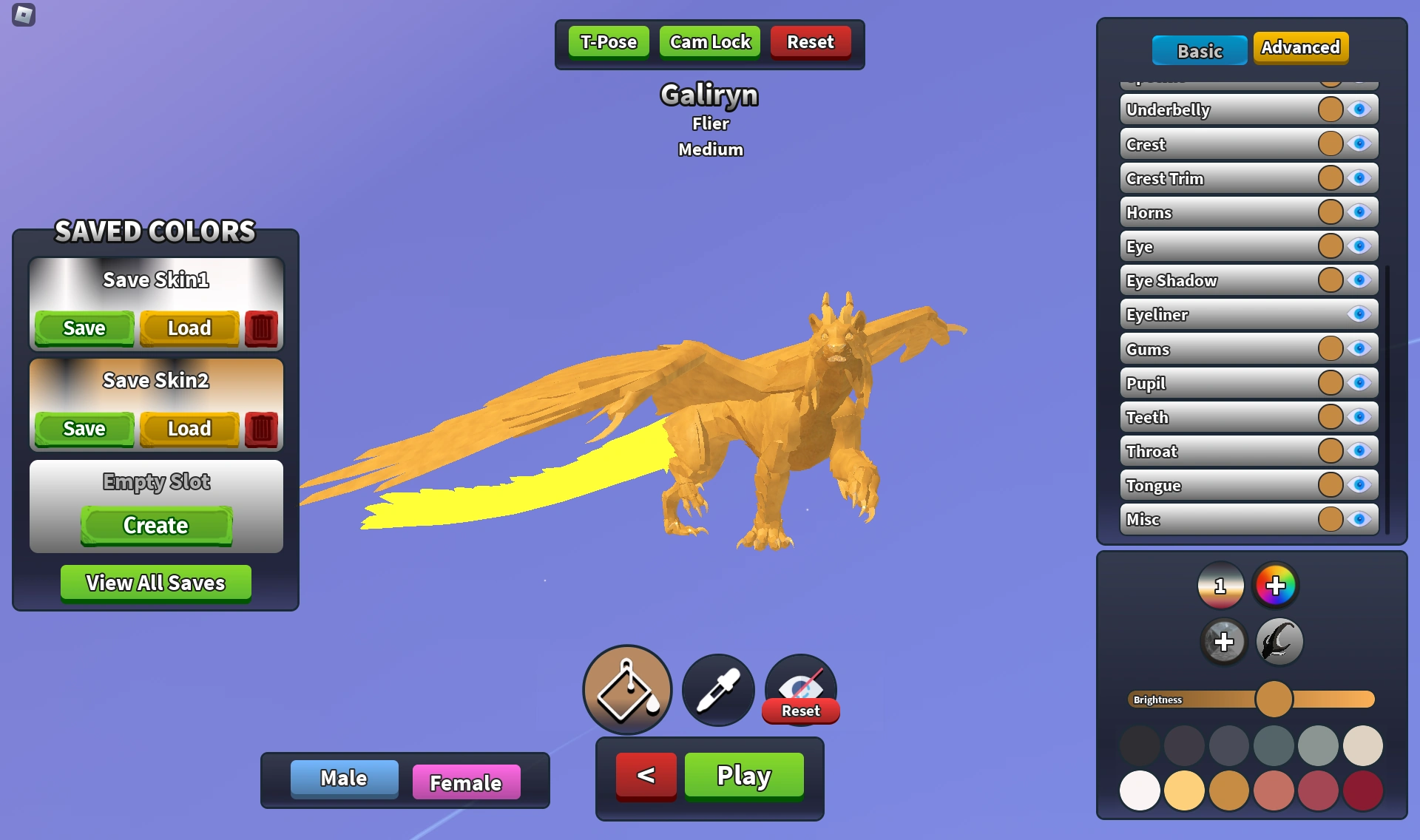Image resolution: width=1420 pixels, height=840 pixels.
Task: Select the marking brush icon
Action: pos(1278,641)
